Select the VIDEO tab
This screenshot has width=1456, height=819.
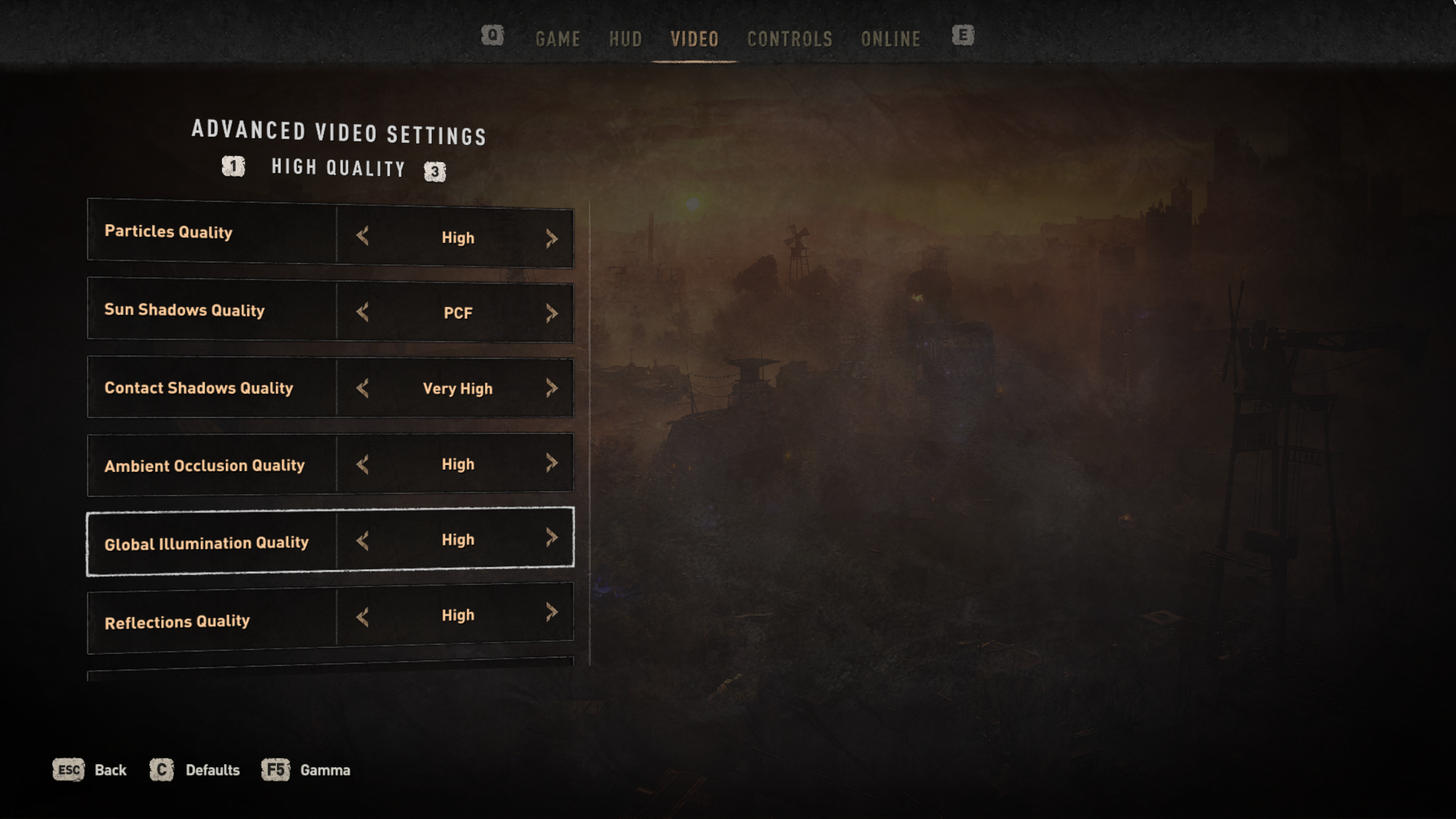tap(694, 39)
